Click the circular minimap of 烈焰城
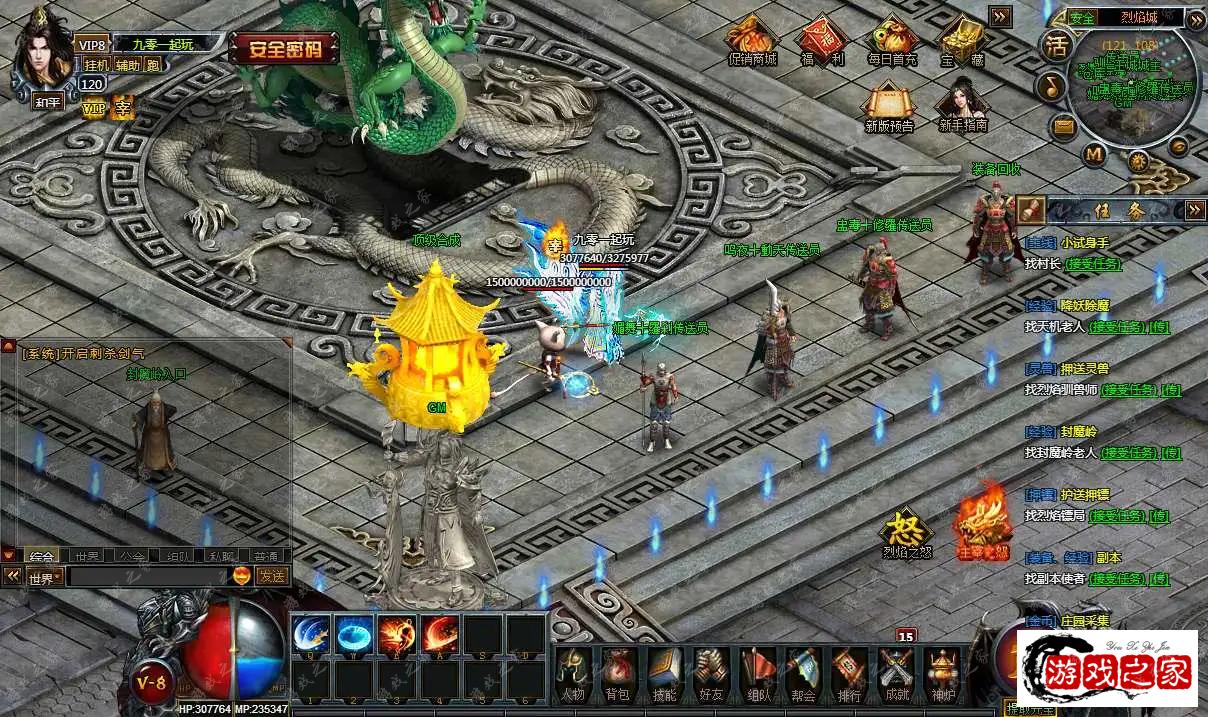Screen dimensions: 1208x717 click(1131, 85)
